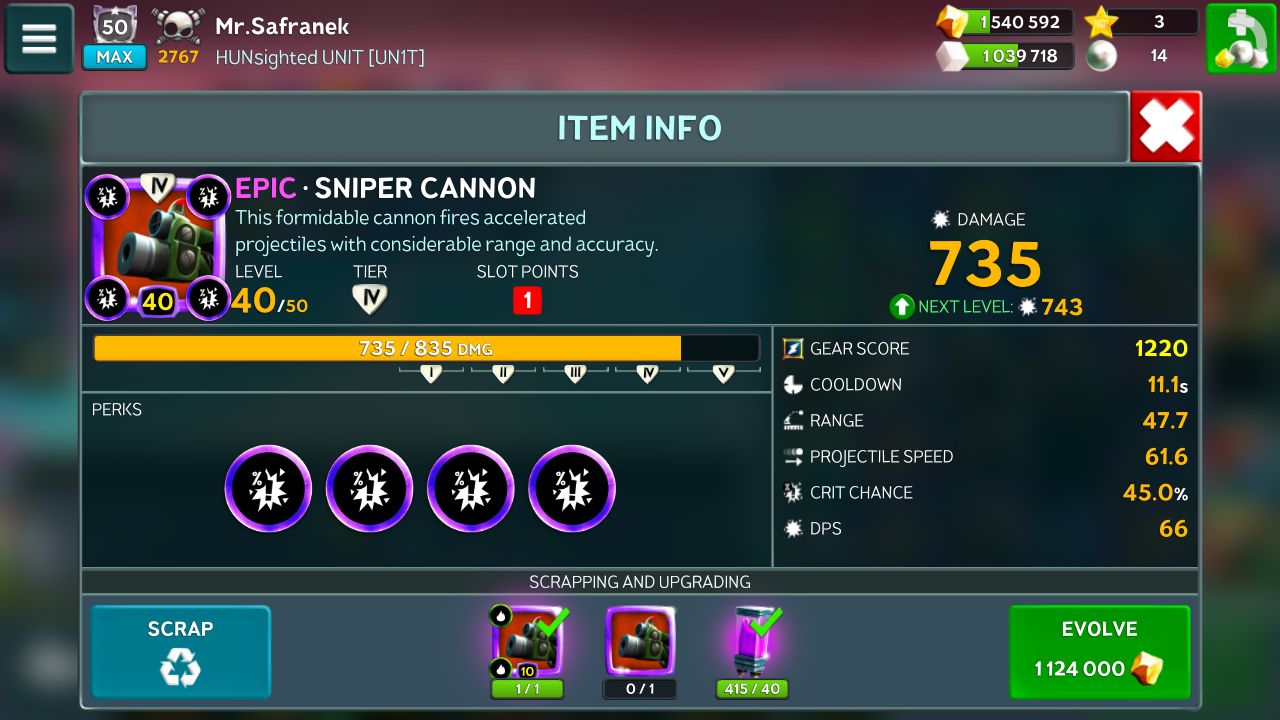Open the green currency shop button
This screenshot has height=720, width=1280.
[1240, 39]
